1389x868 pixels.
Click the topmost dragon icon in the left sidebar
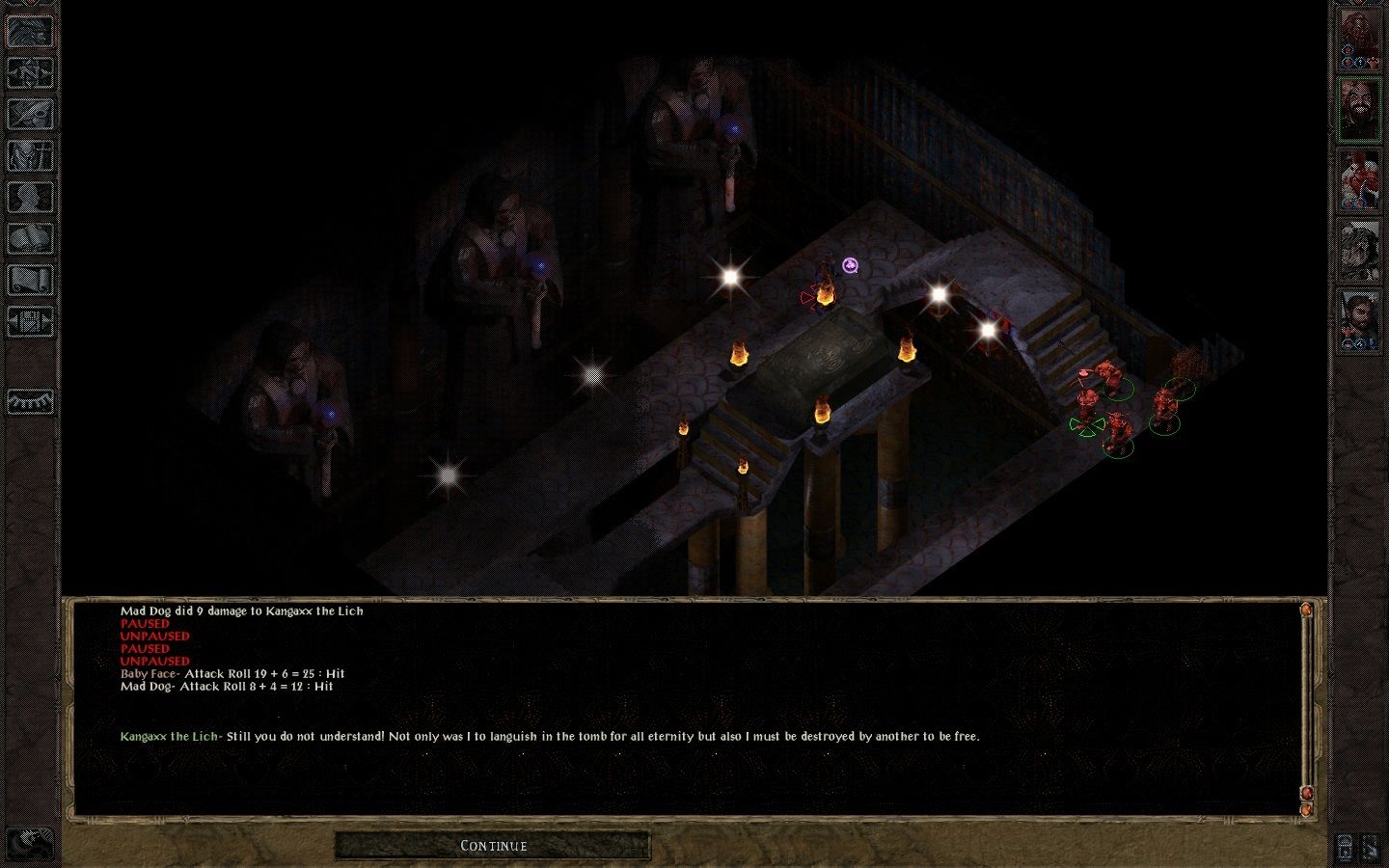(31, 32)
